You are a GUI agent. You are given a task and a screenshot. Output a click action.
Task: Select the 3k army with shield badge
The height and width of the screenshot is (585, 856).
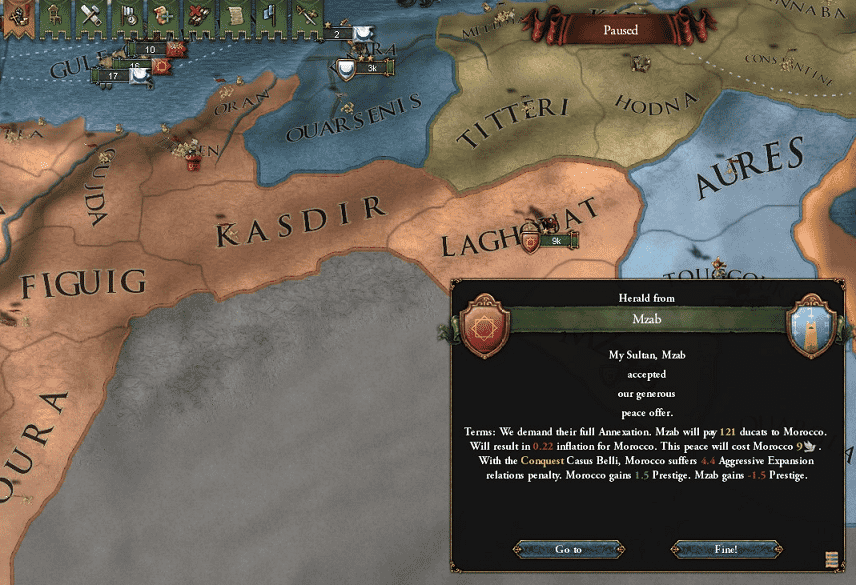click(x=368, y=68)
